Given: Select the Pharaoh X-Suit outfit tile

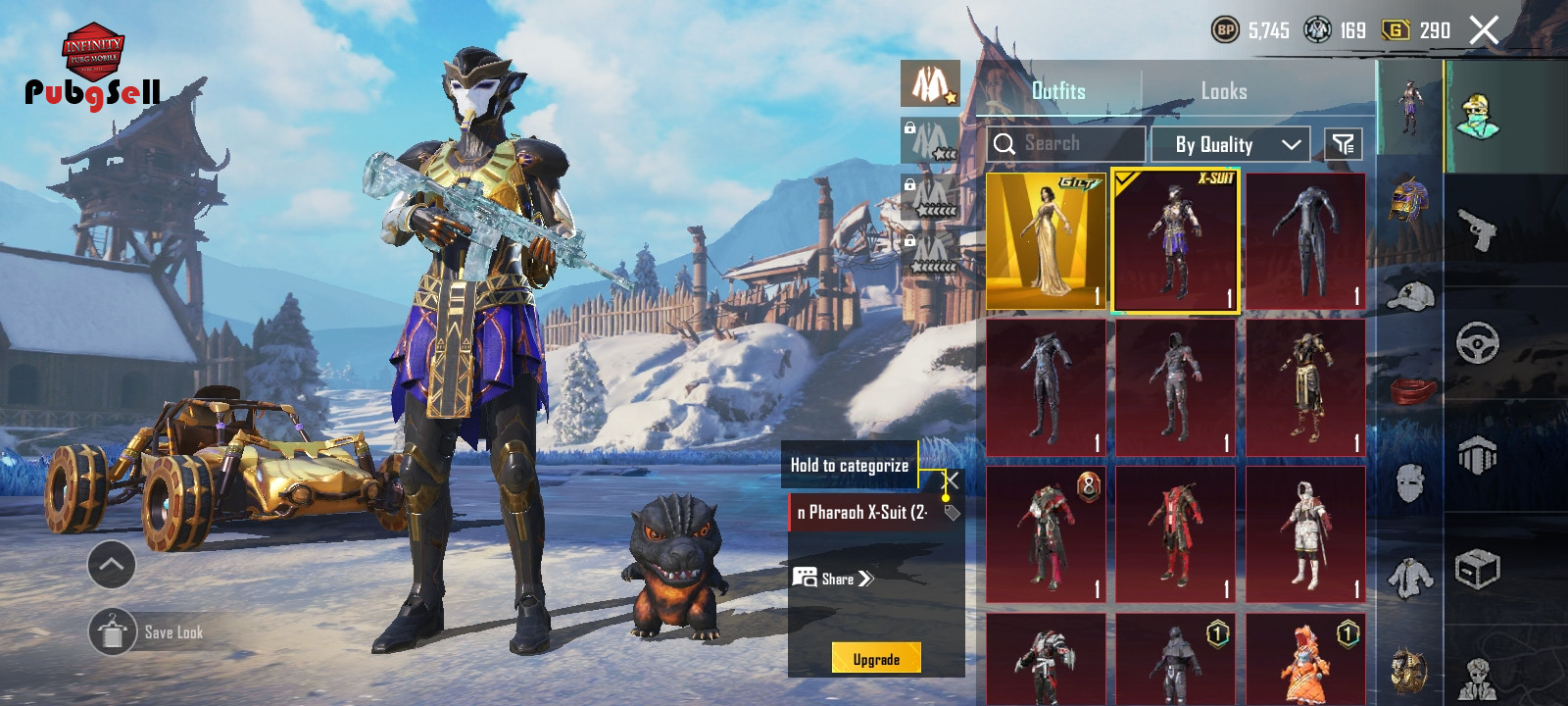Looking at the screenshot, I should coord(1175,241).
